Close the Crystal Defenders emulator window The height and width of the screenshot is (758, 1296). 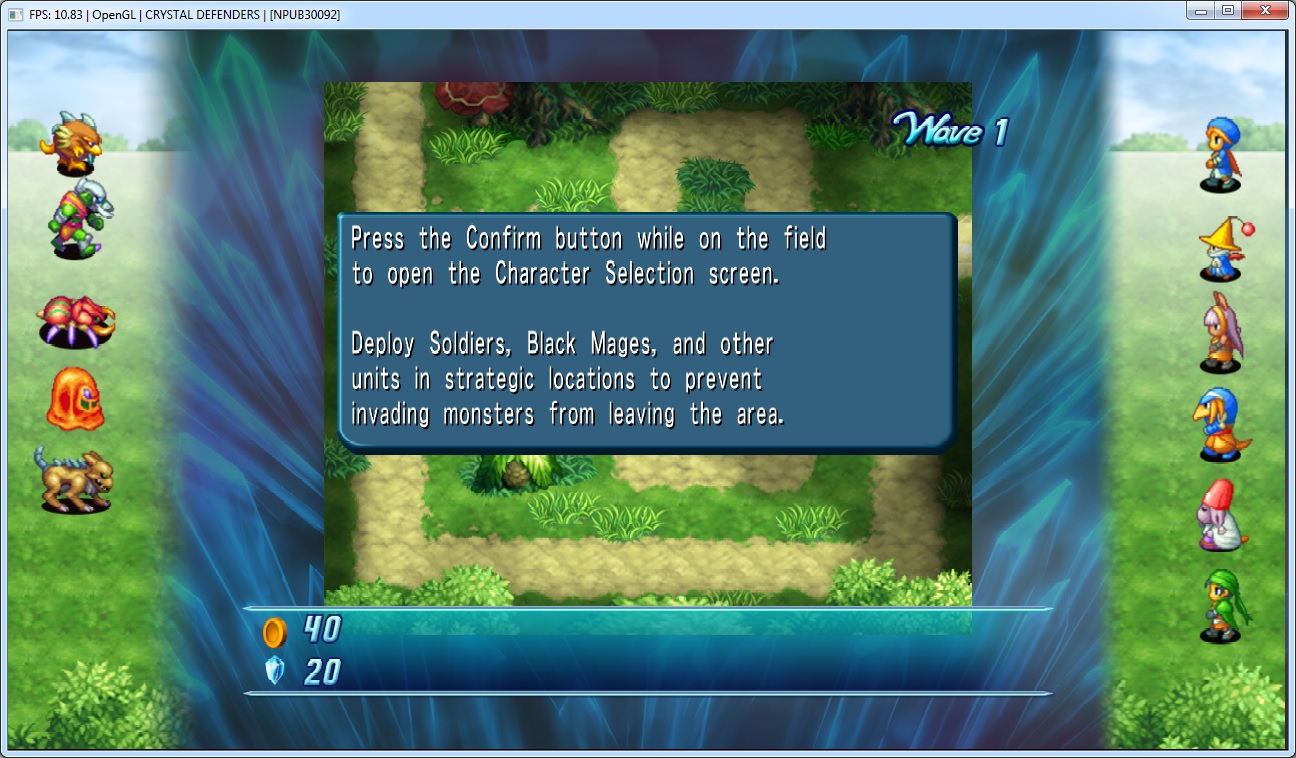[1264, 11]
